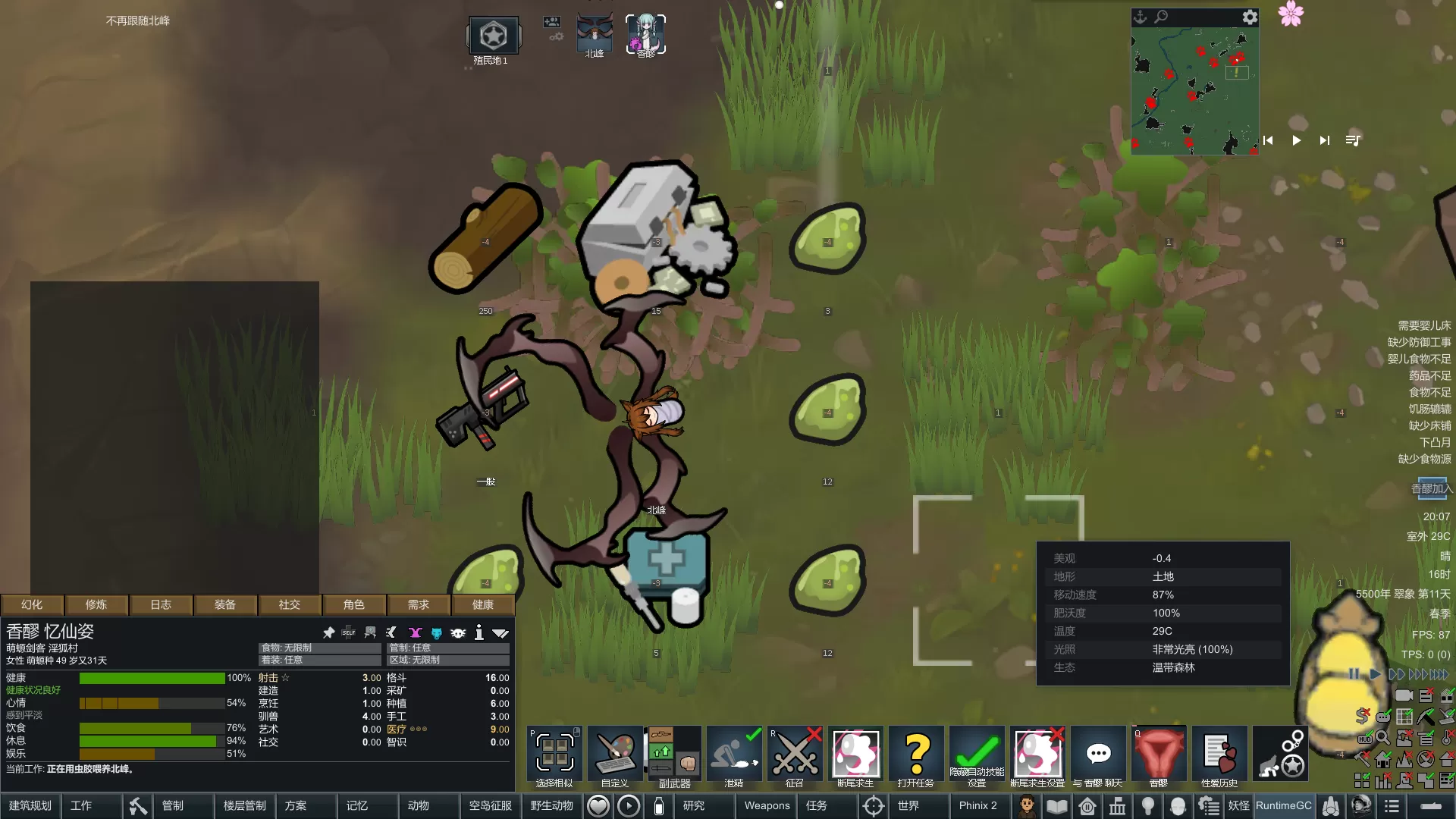Open the 社交 (Social) tab
This screenshot has width=1456, height=819.
coord(290,604)
